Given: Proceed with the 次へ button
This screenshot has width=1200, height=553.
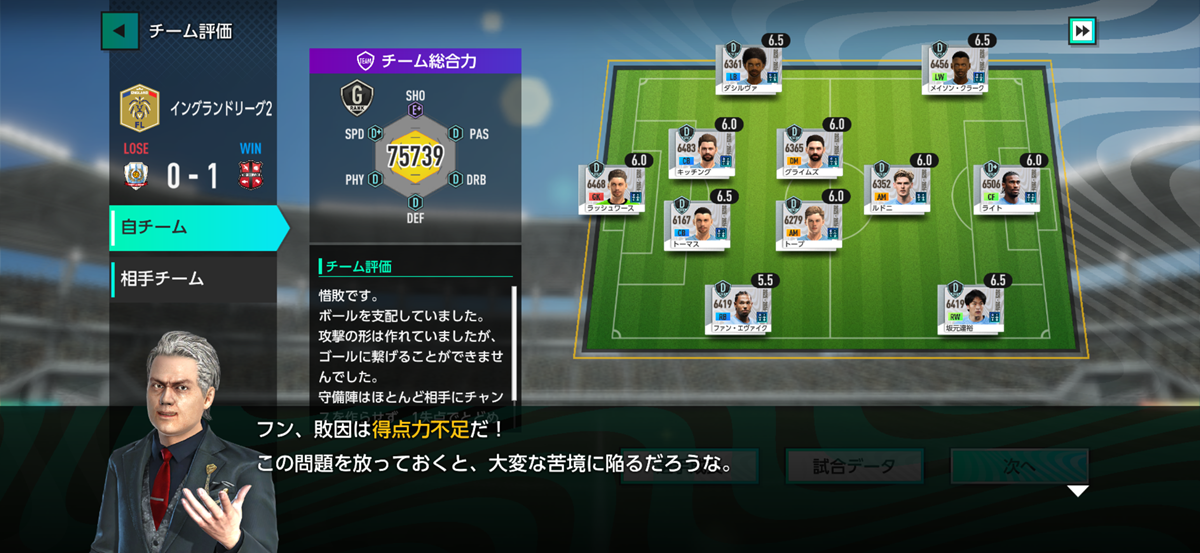Looking at the screenshot, I should click(1018, 466).
